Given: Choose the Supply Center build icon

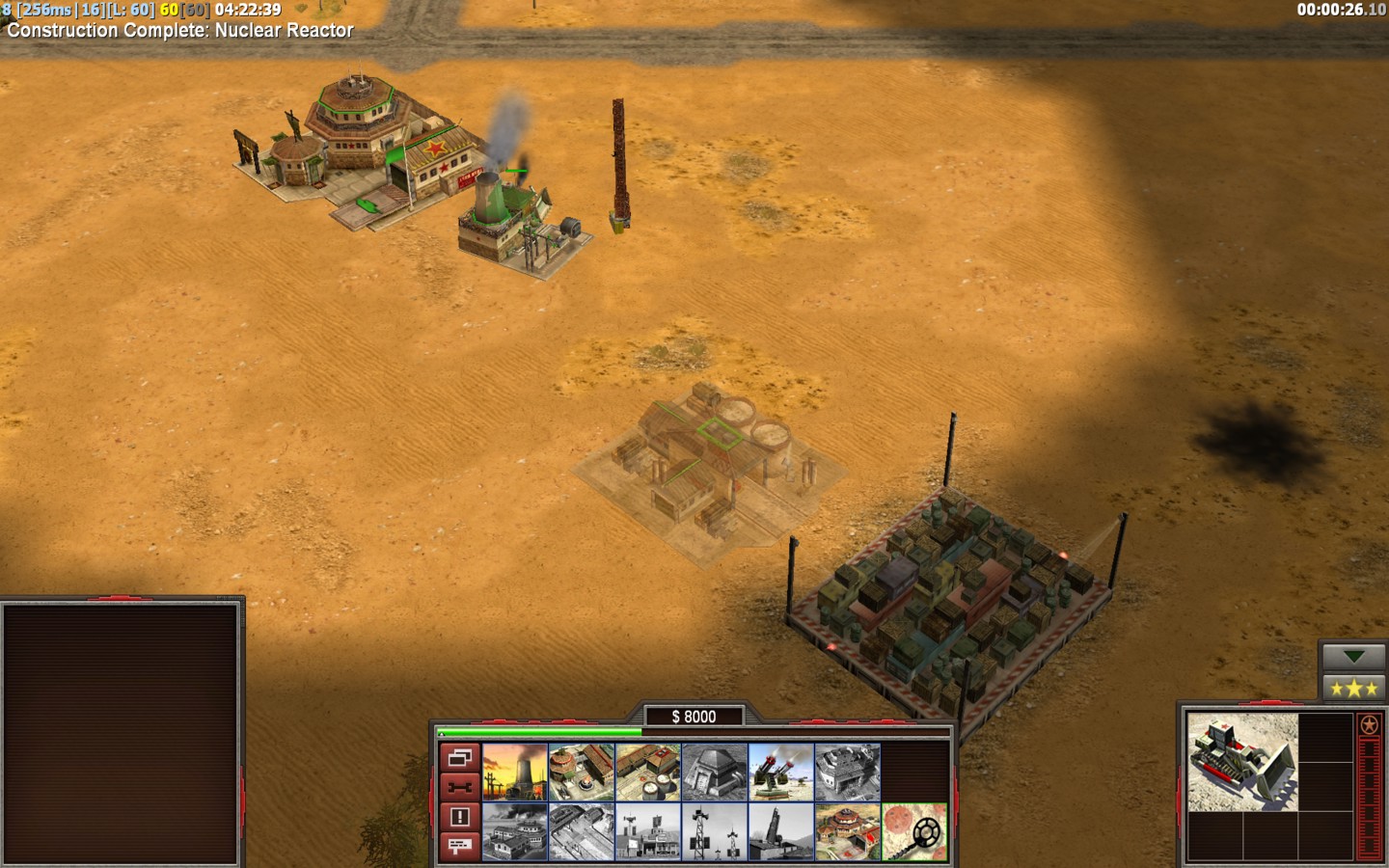Looking at the screenshot, I should click(648, 772).
